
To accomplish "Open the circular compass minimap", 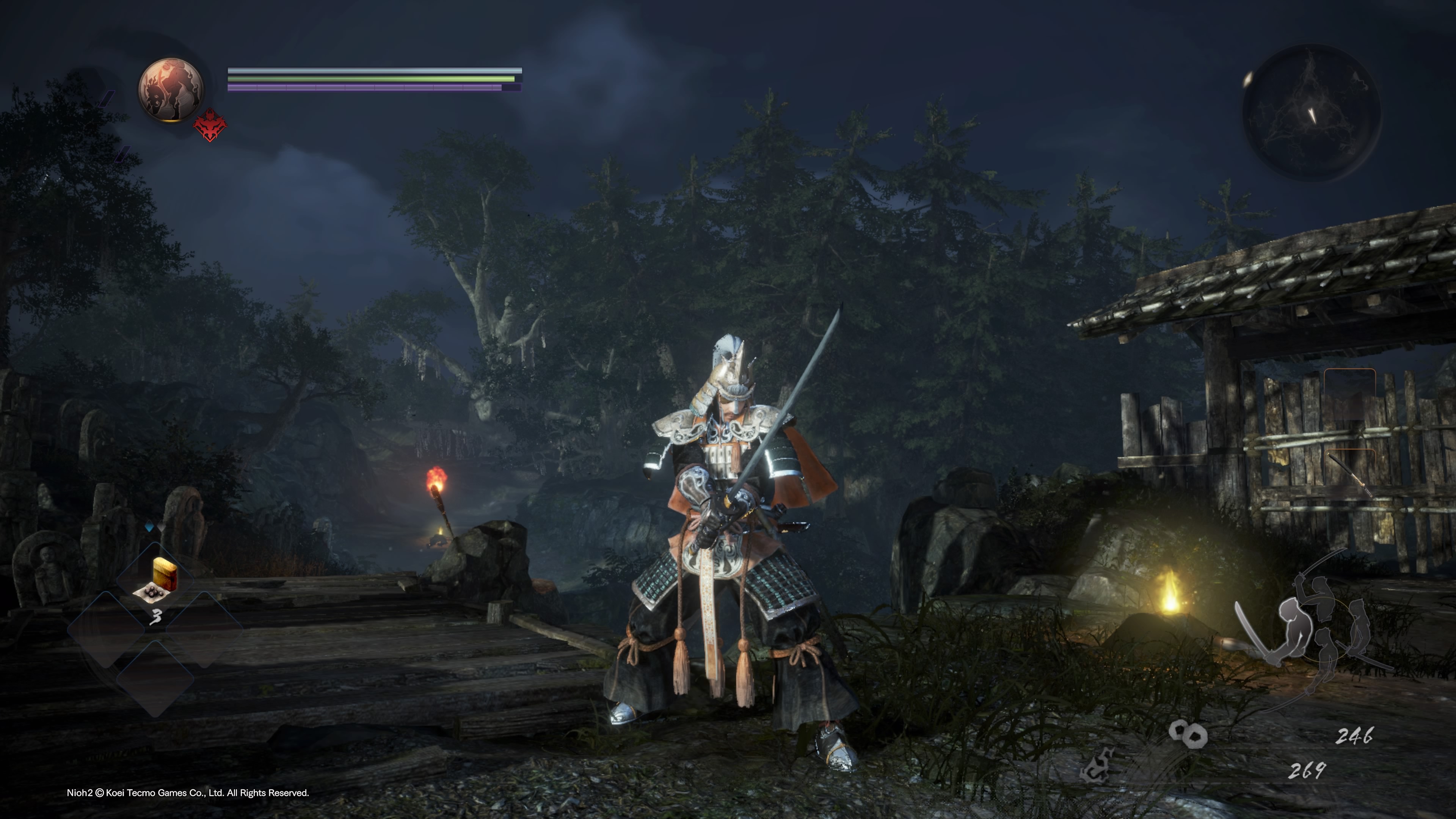I will coord(1310,113).
